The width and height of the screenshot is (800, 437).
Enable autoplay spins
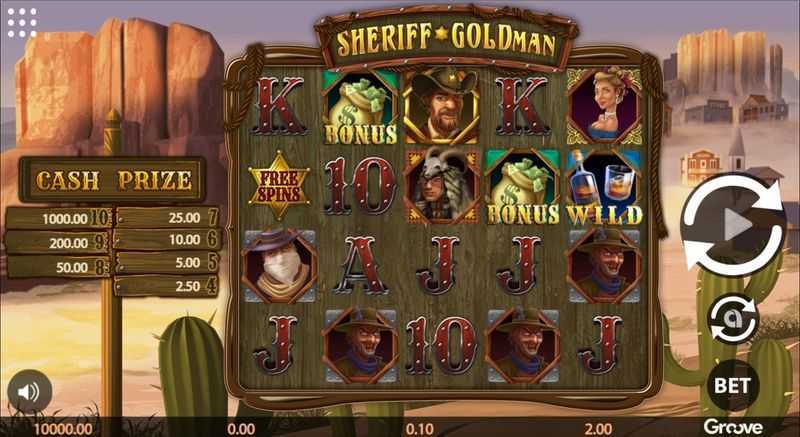[x=733, y=320]
